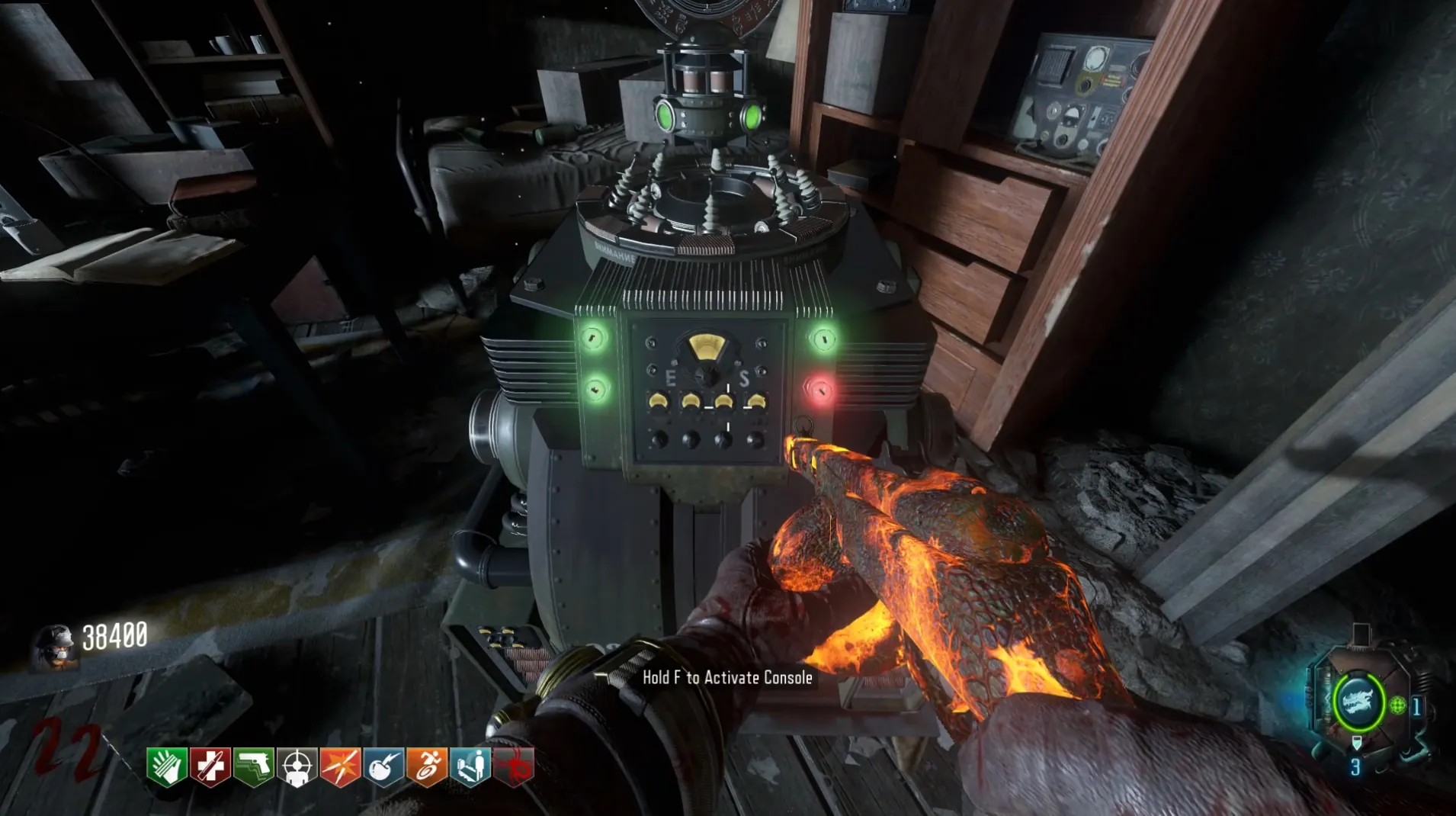Select the Deadshot crosshair perk icon
The height and width of the screenshot is (816, 1456).
tap(297, 766)
